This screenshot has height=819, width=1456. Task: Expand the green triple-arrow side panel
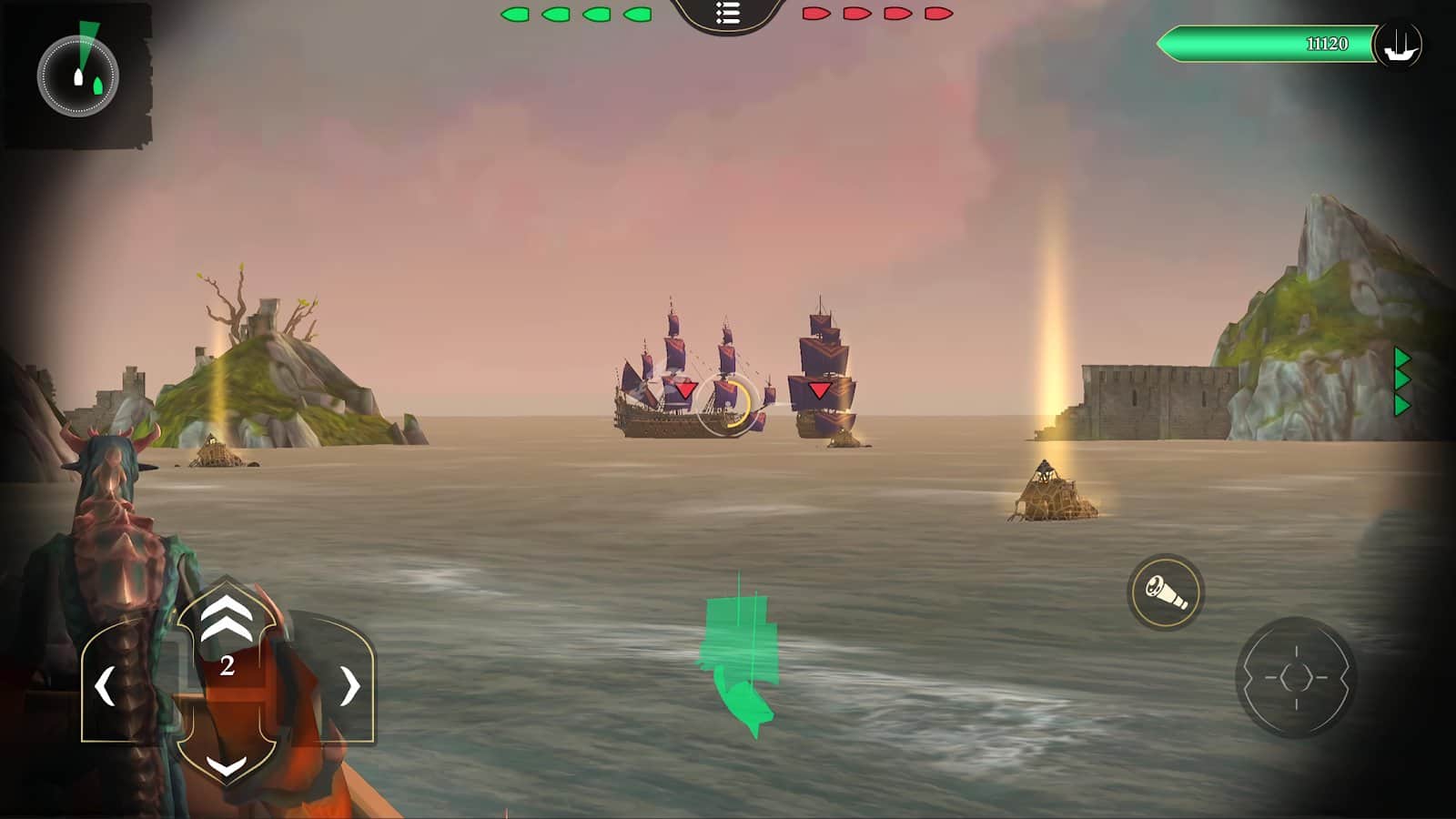pos(1401,381)
